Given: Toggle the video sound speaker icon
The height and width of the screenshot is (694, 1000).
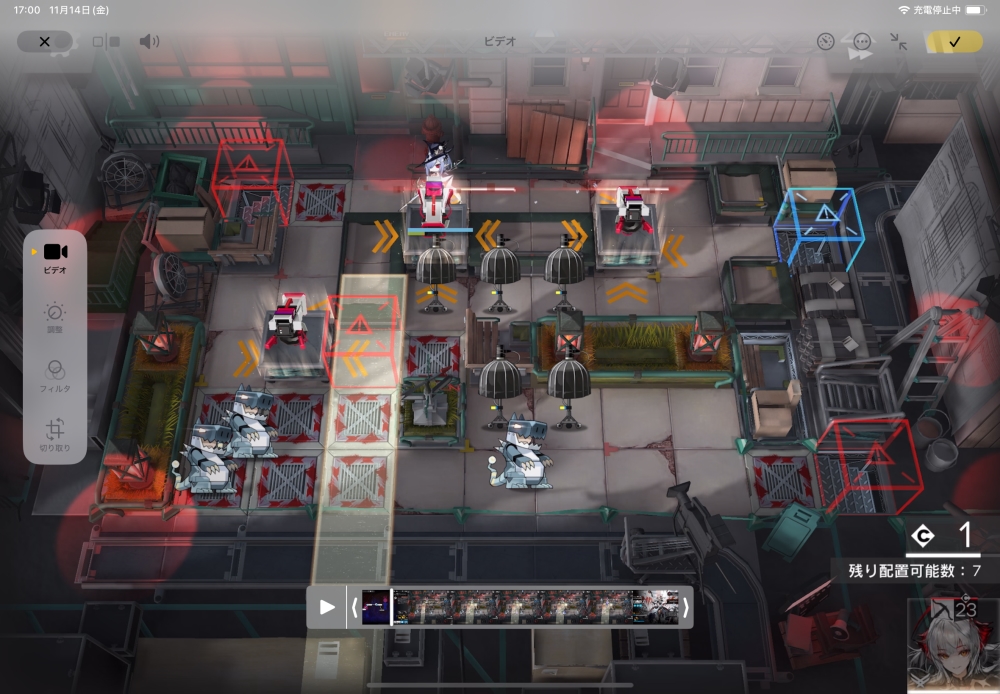Looking at the screenshot, I should point(149,42).
